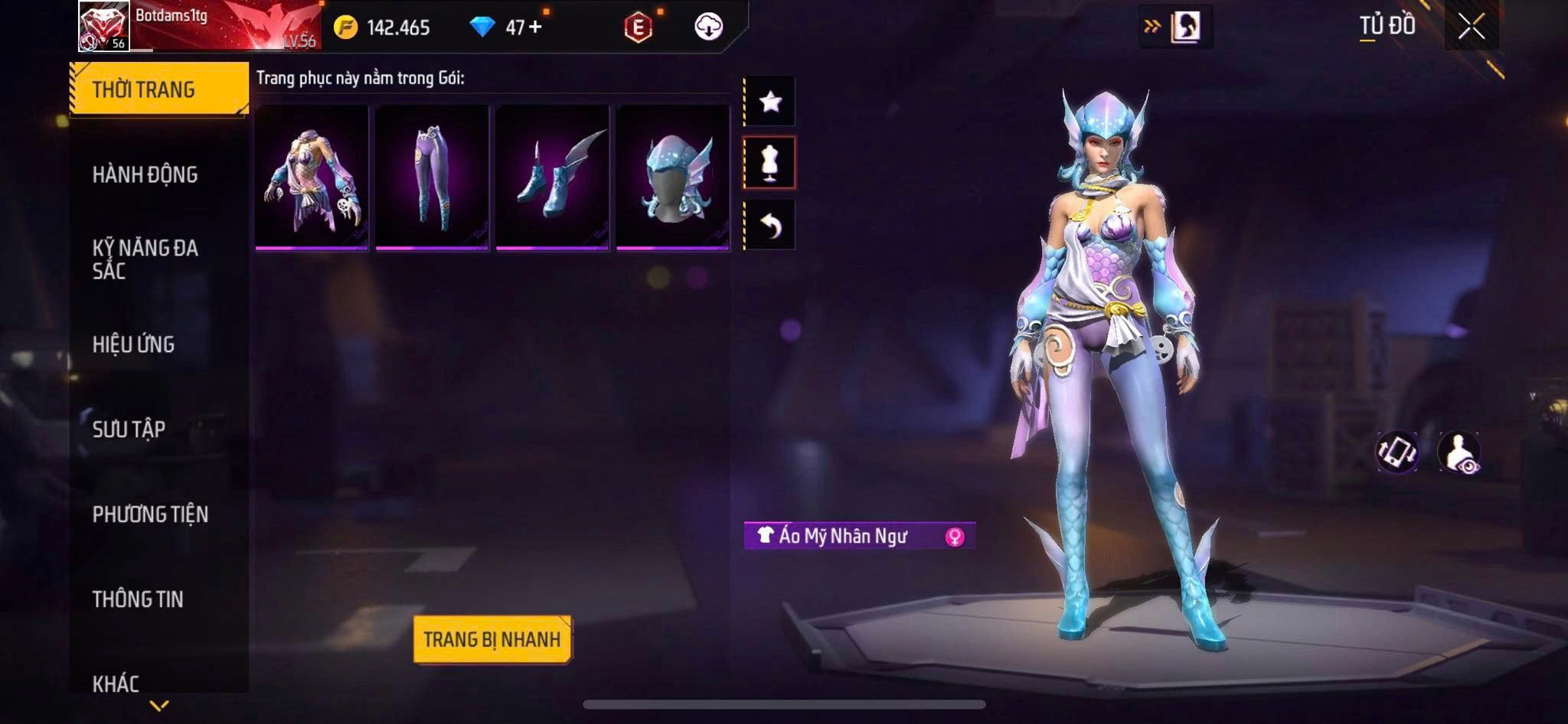Open the SƯU TẬP category
Screen dimensions: 1568x724
point(129,429)
